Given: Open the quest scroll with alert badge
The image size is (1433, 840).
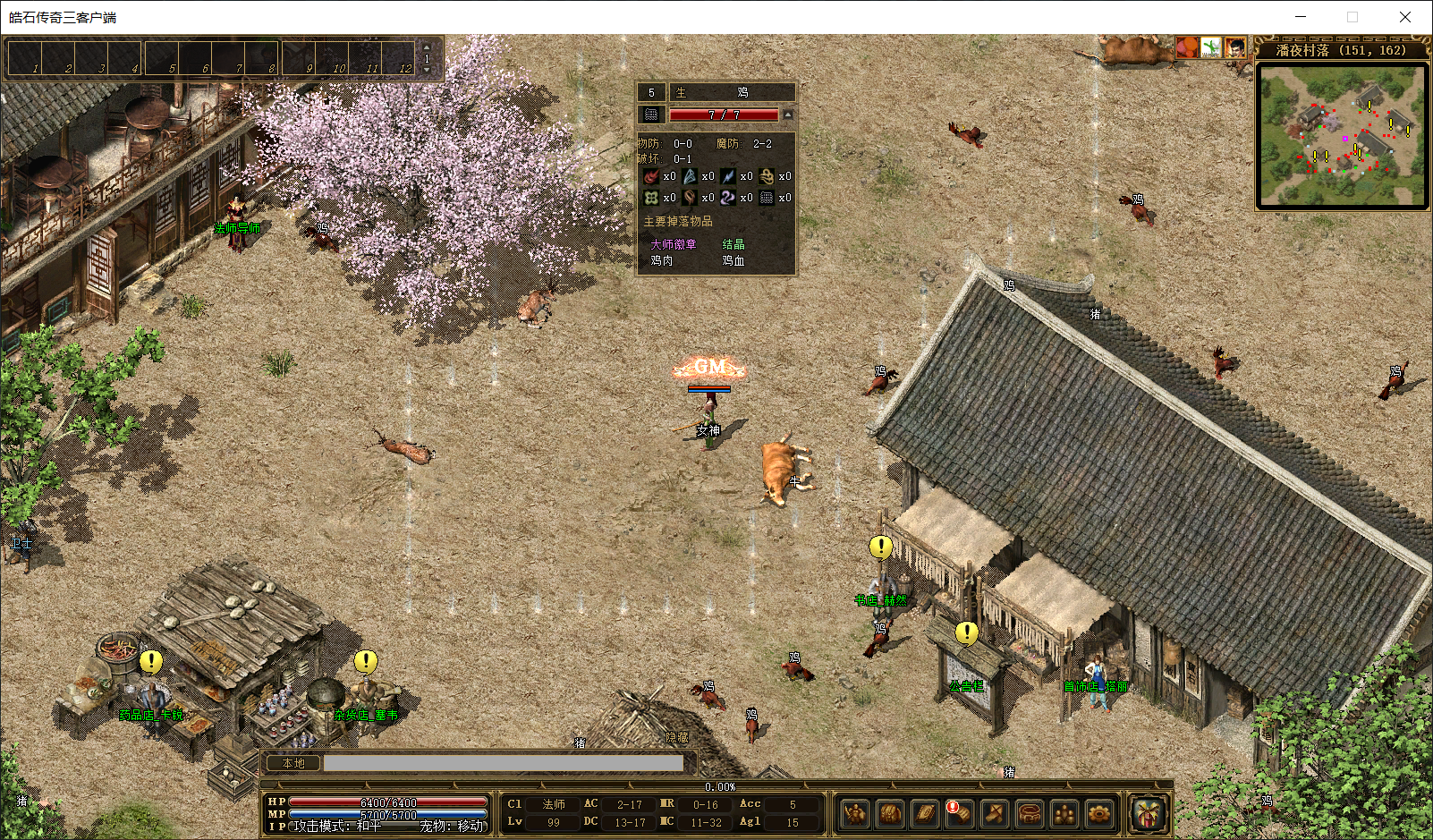Looking at the screenshot, I should [959, 813].
